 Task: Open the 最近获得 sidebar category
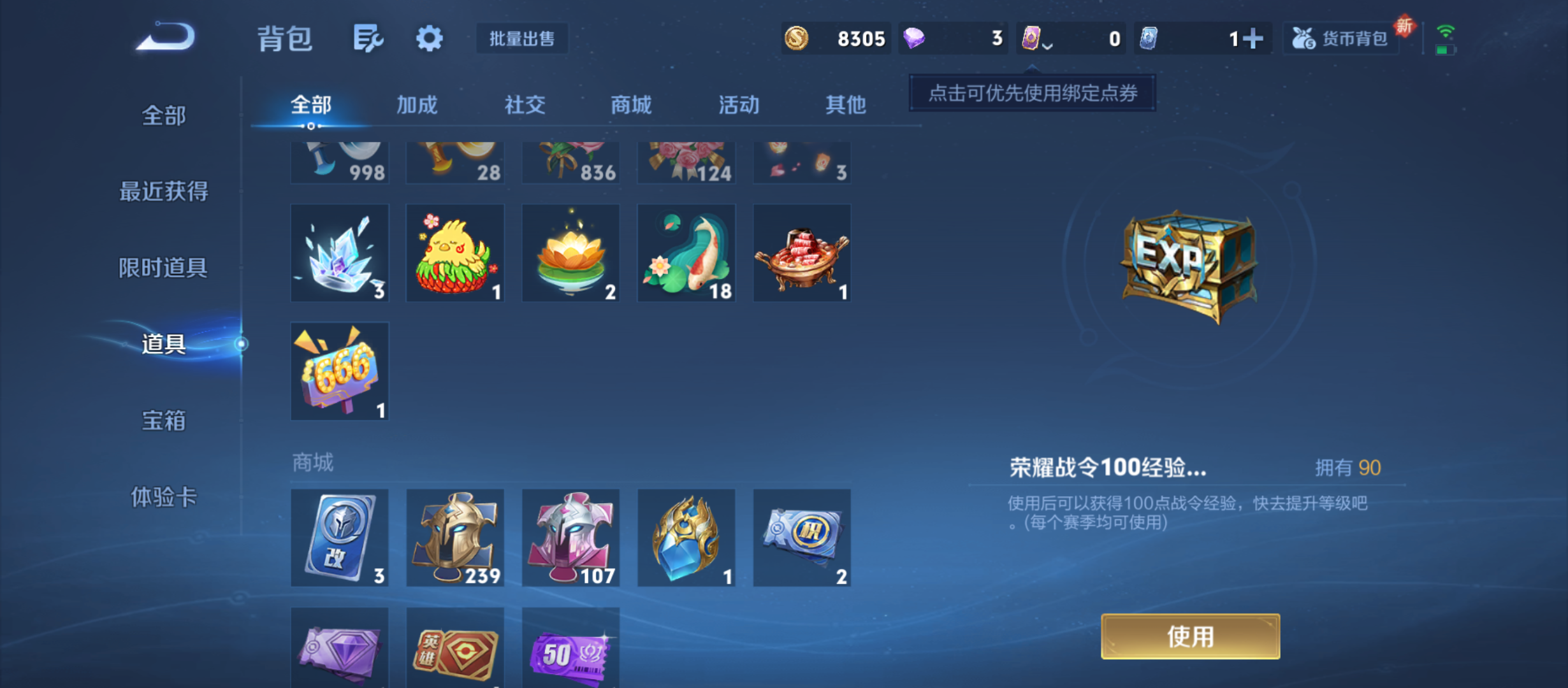click(x=164, y=190)
